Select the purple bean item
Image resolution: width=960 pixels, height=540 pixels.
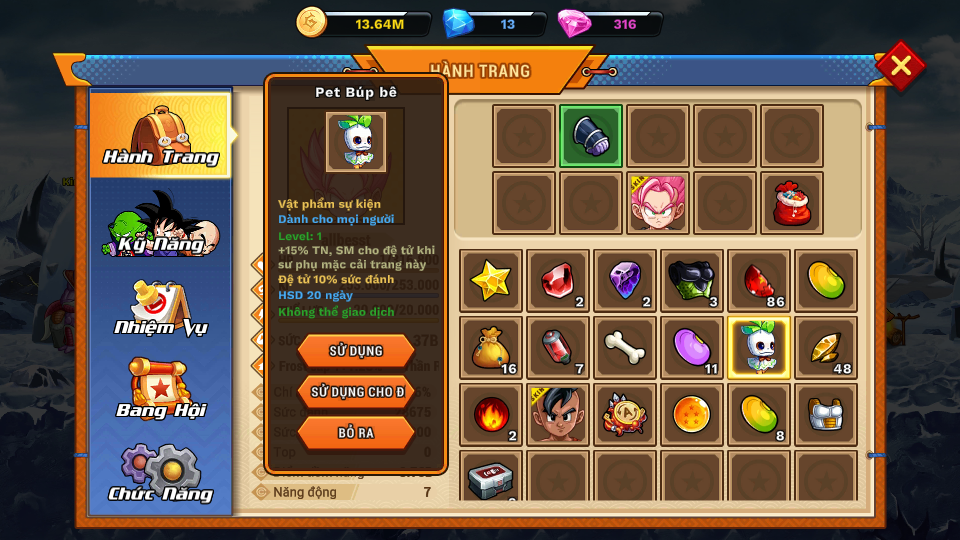(x=692, y=348)
